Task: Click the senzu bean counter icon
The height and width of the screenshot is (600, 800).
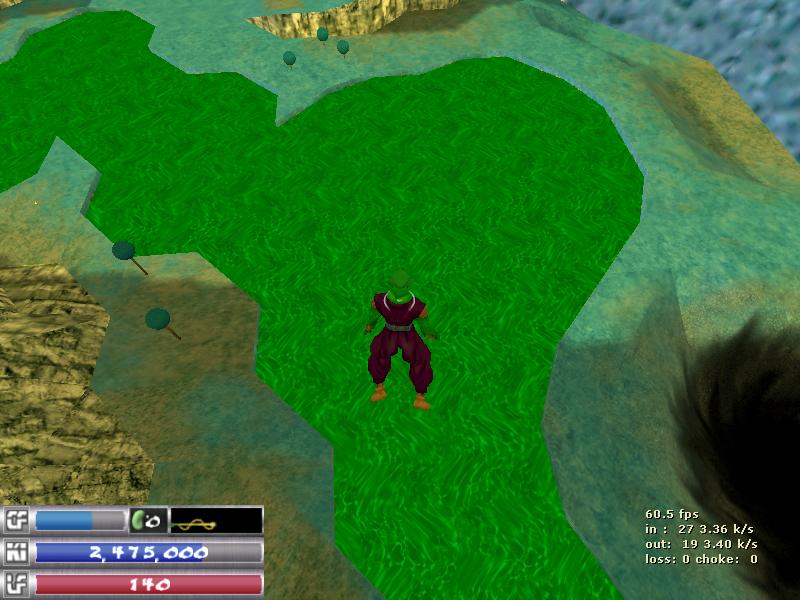Action: click(147, 521)
